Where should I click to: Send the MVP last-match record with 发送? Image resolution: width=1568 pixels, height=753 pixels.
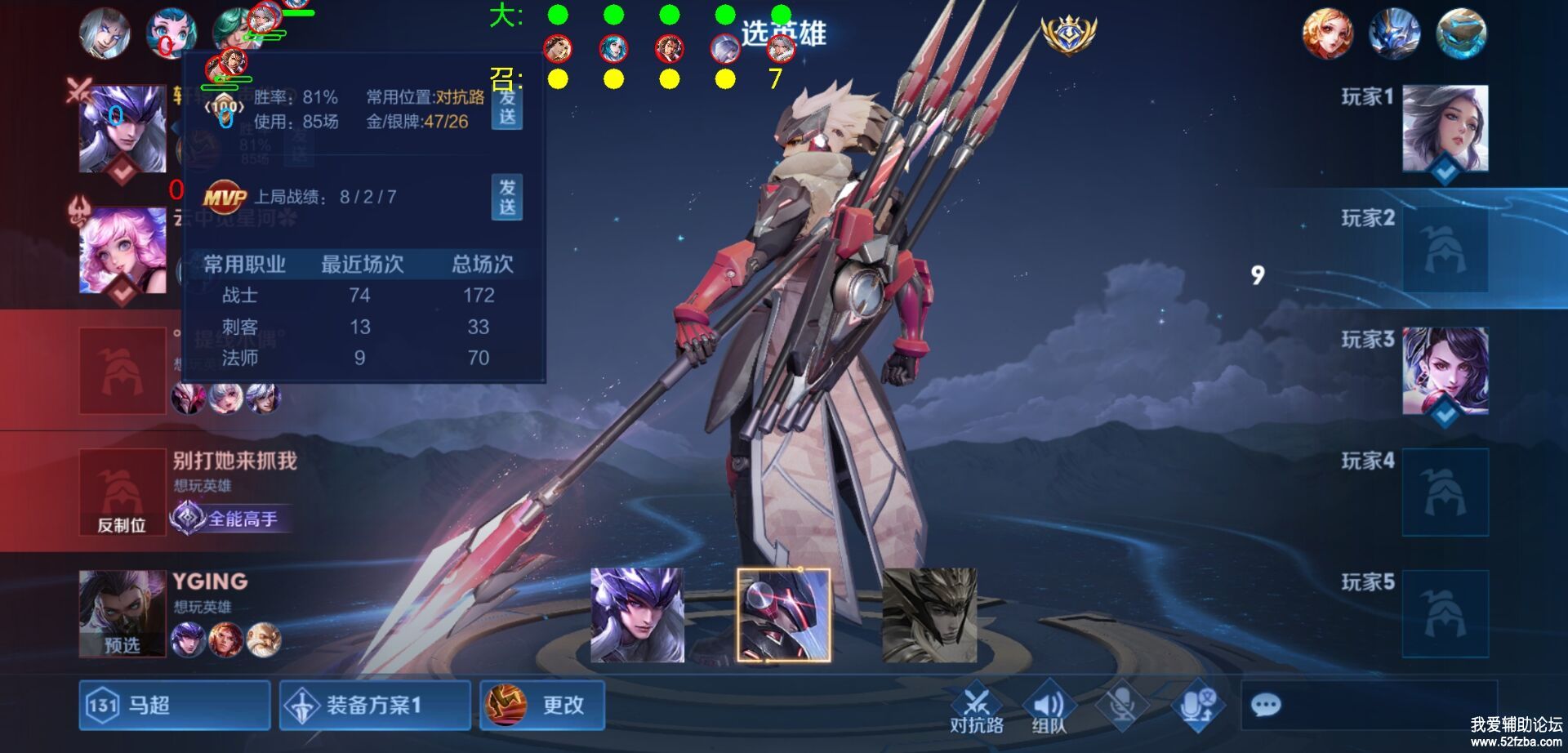(507, 197)
